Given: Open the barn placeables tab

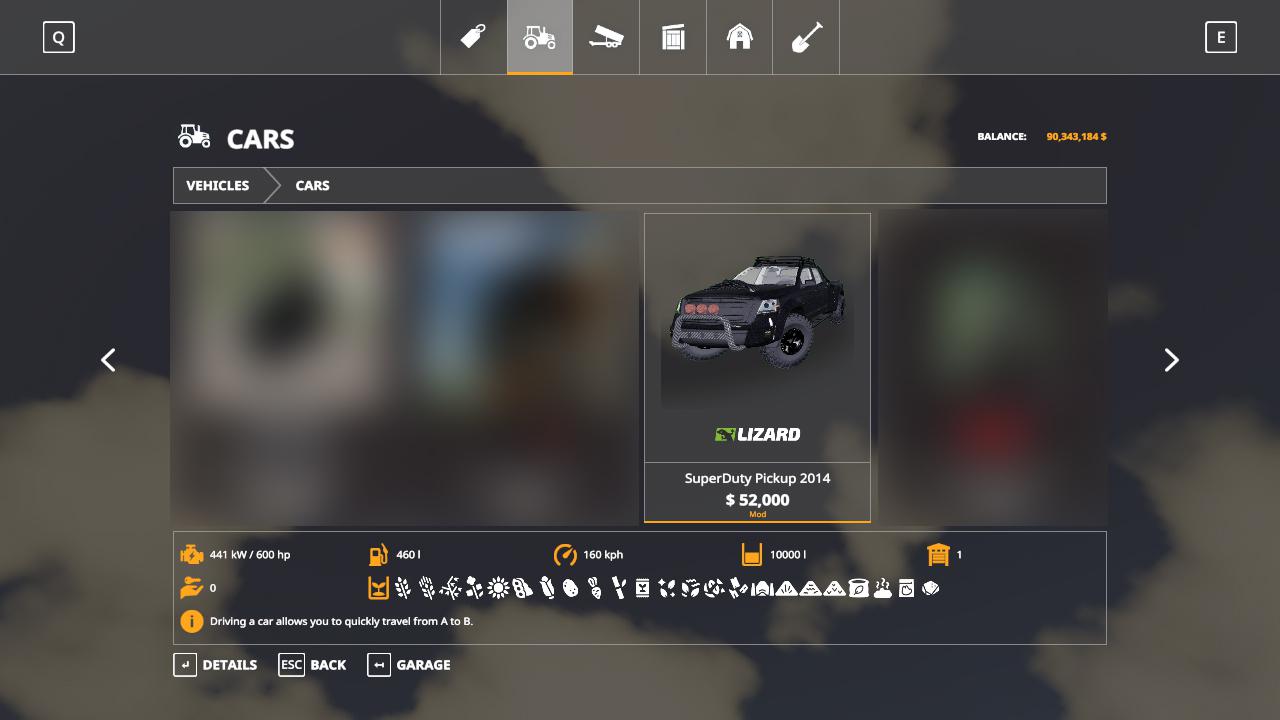Looking at the screenshot, I should pos(739,37).
